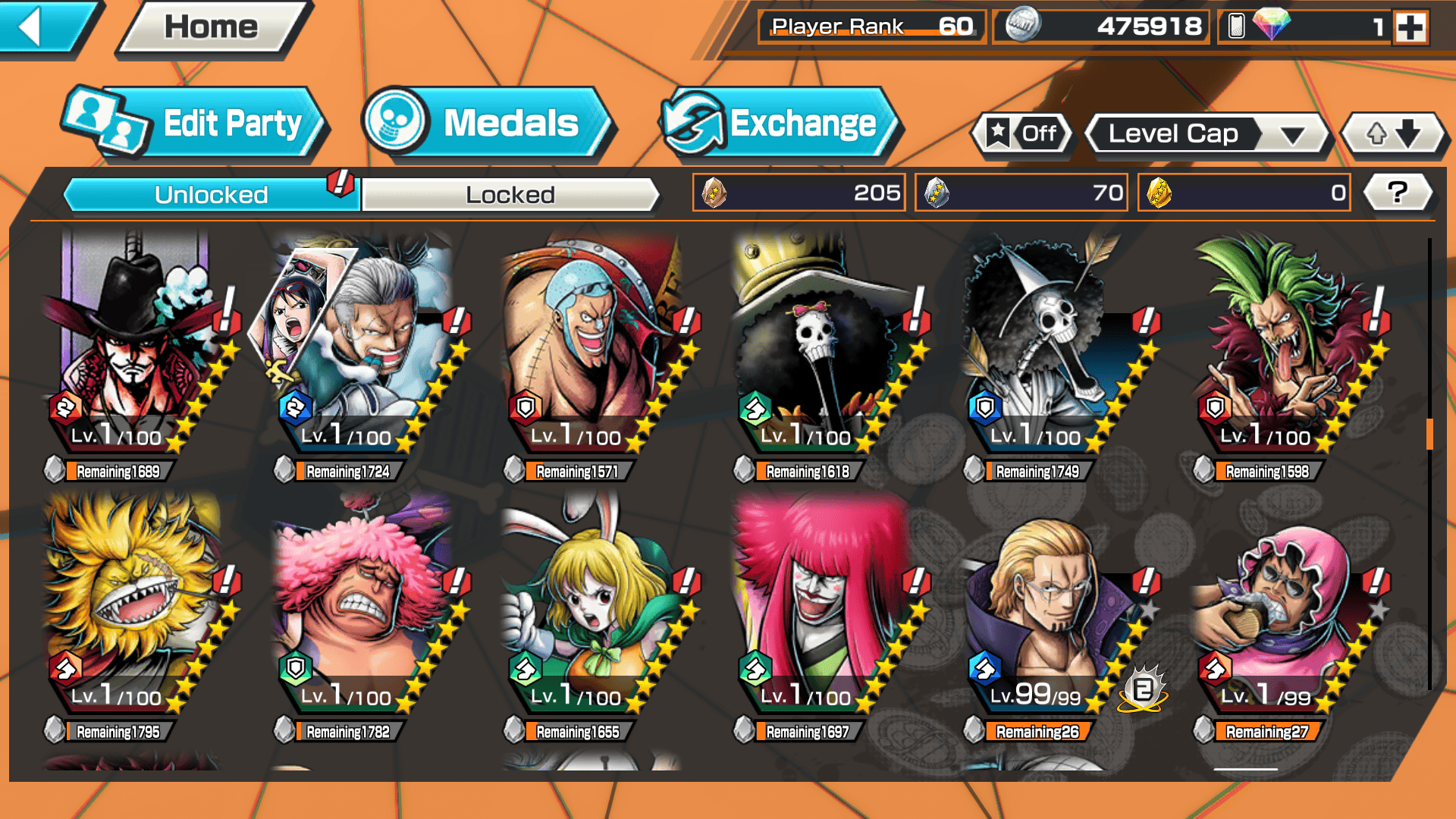Open the question mark help button
Viewport: 1456px width, 819px height.
pos(1397,193)
